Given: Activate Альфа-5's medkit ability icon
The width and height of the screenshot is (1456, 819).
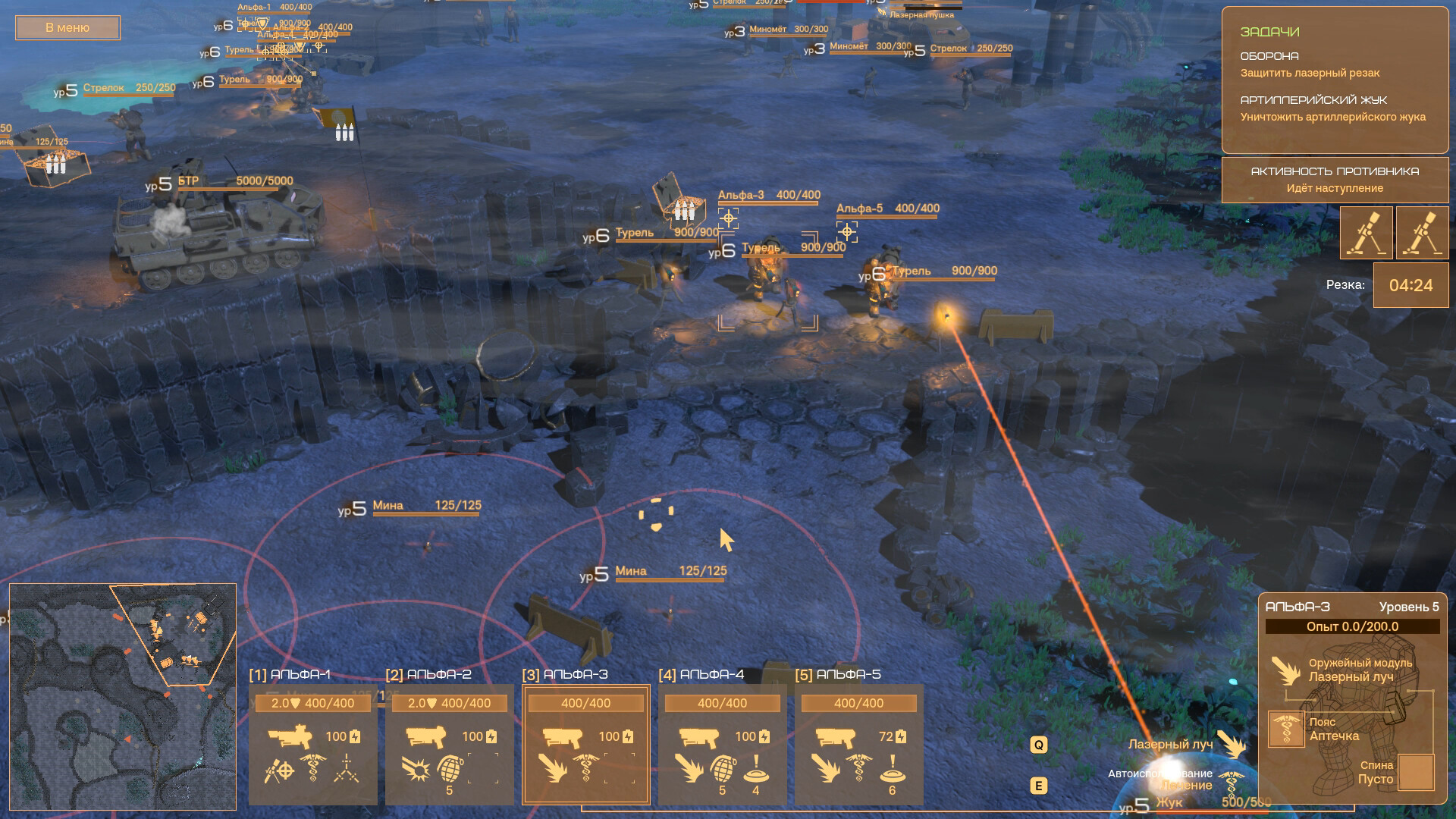Looking at the screenshot, I should [859, 769].
